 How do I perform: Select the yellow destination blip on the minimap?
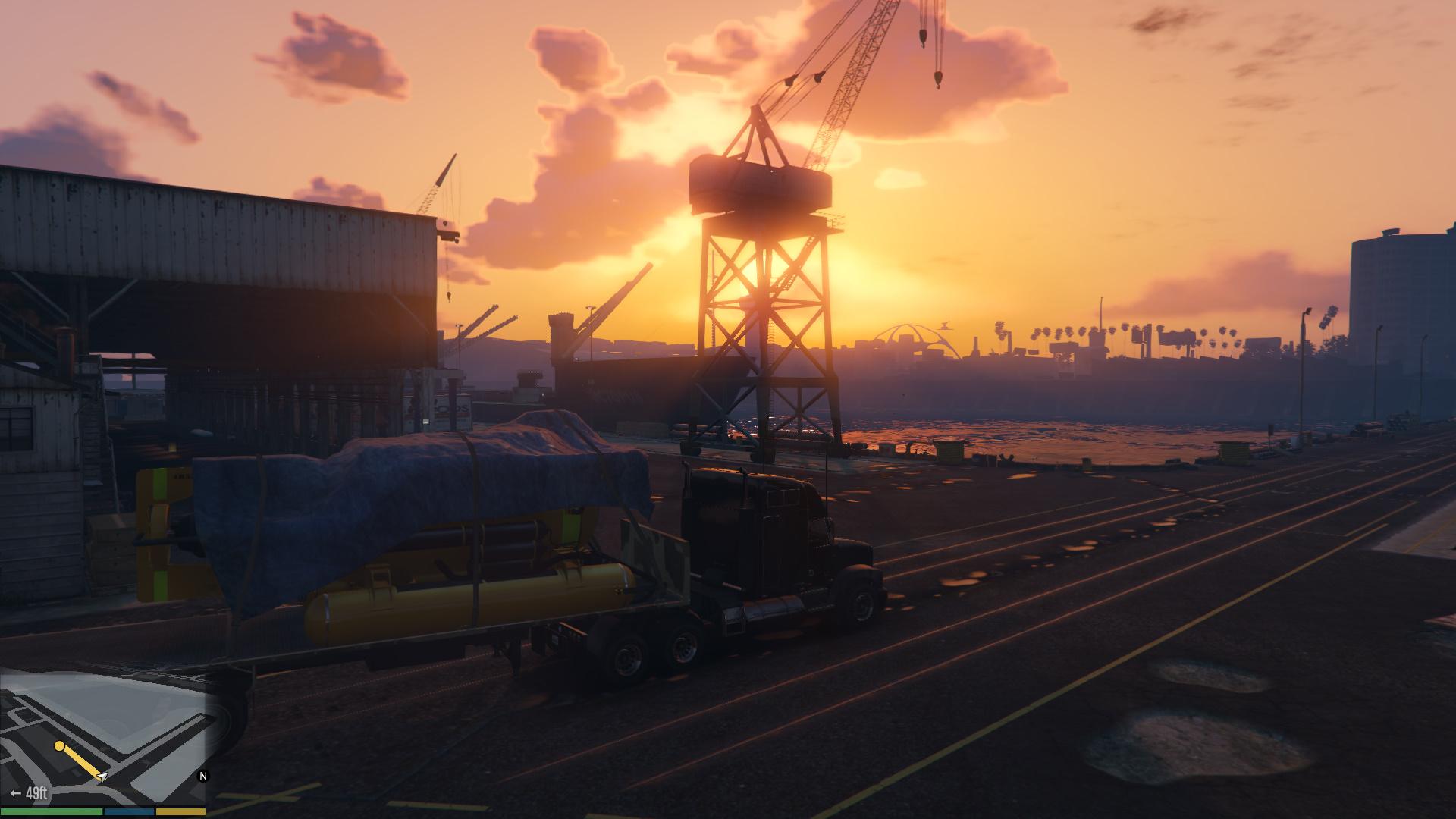pos(59,746)
